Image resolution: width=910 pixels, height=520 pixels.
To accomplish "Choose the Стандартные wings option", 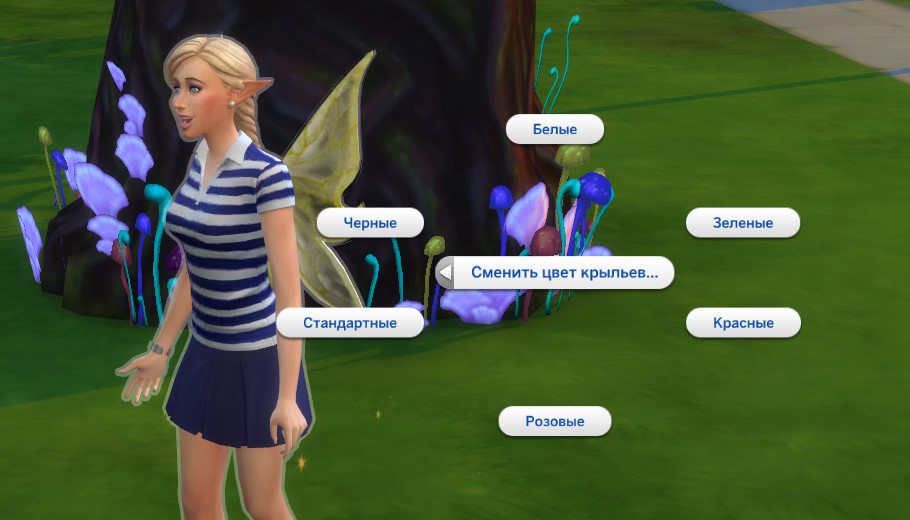I will tap(350, 323).
